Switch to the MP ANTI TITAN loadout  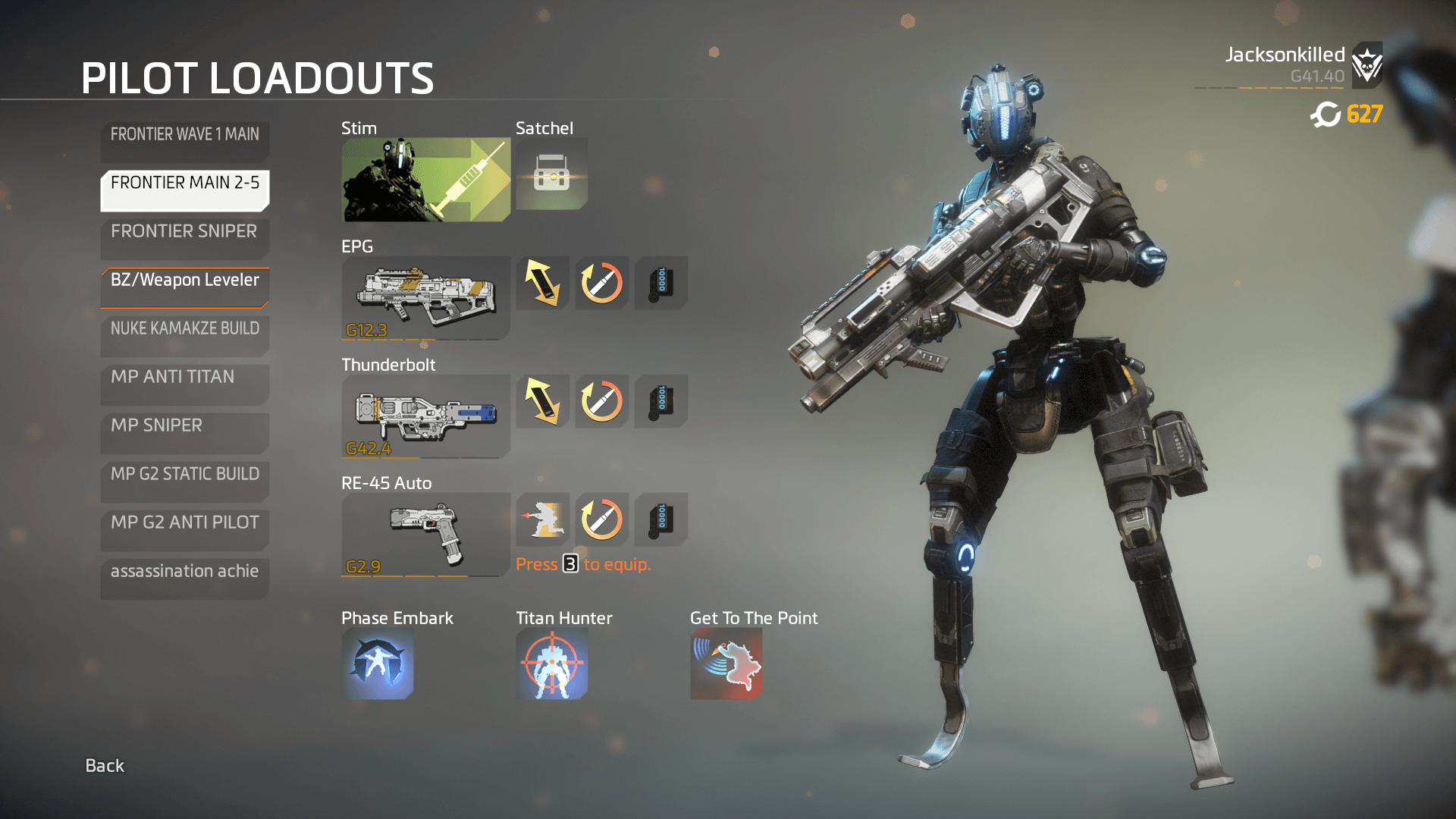[x=184, y=383]
